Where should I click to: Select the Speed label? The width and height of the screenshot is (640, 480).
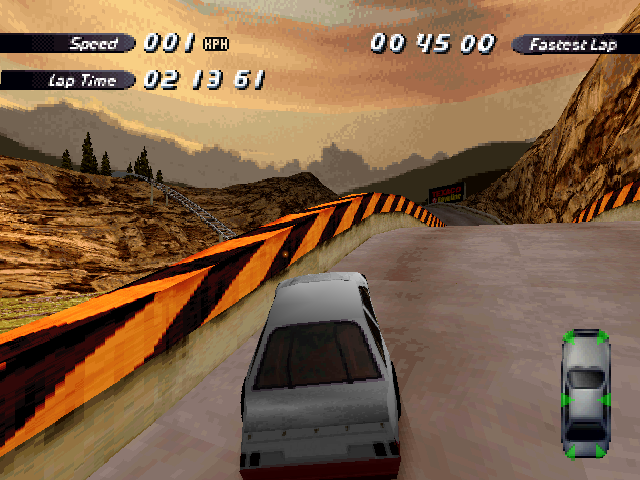tap(93, 44)
